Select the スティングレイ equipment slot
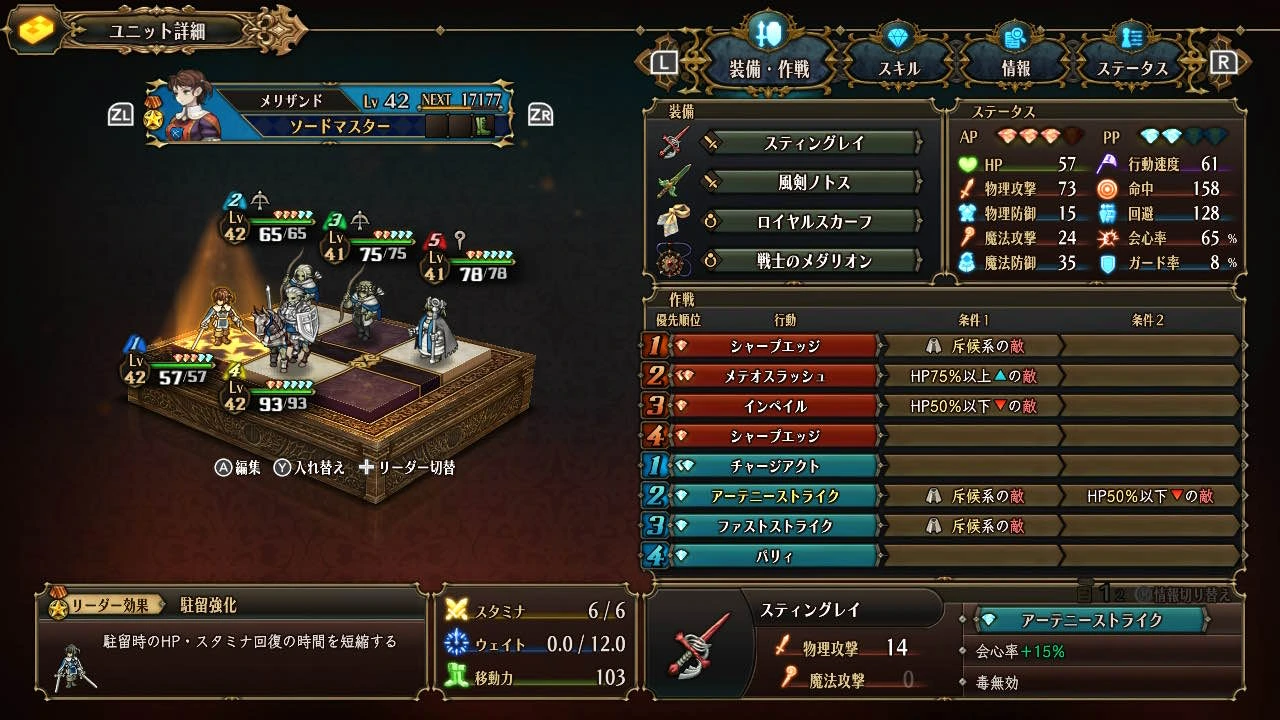Viewport: 1280px width, 720px height. (x=813, y=143)
